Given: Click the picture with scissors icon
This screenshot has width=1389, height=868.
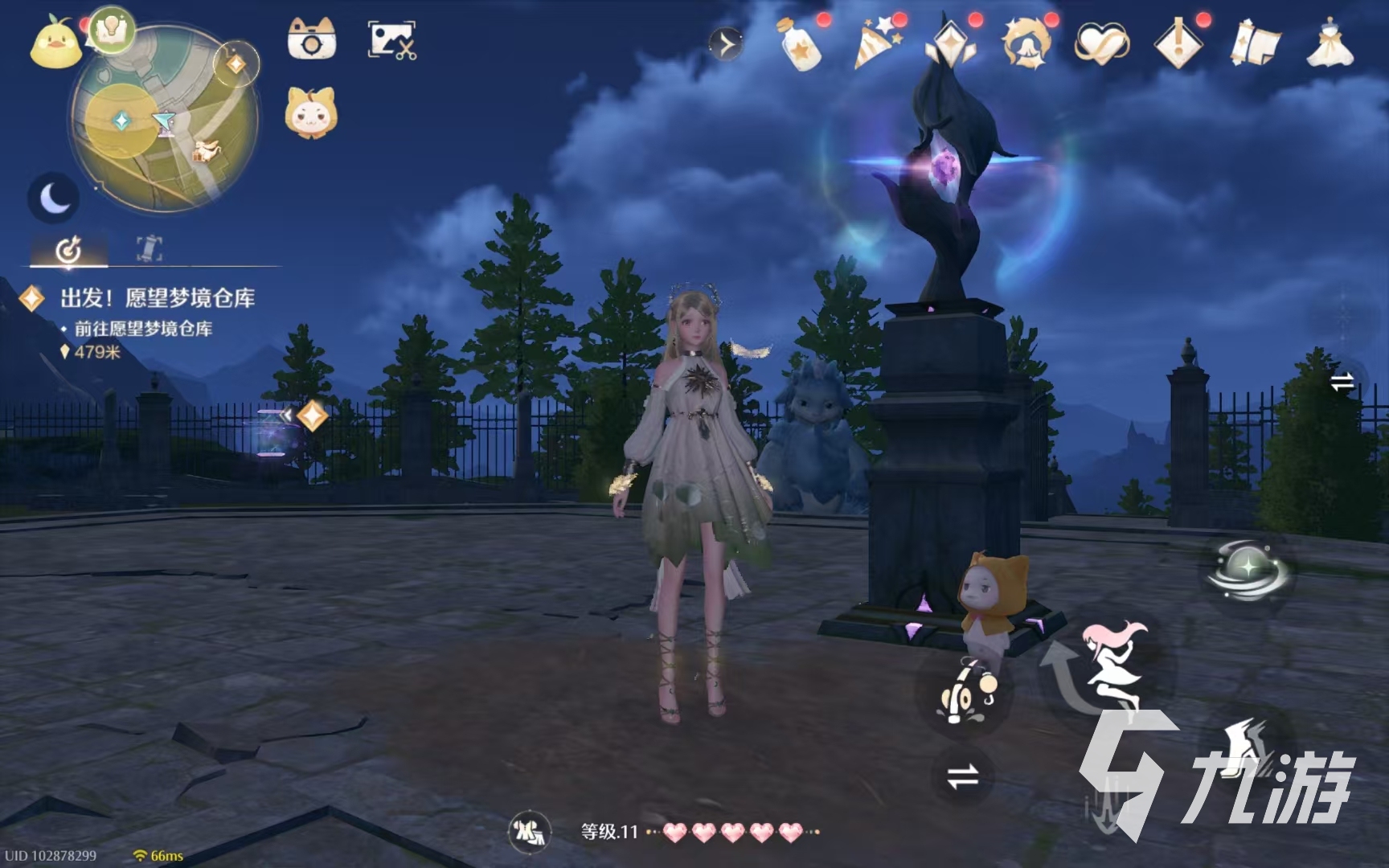Looking at the screenshot, I should (391, 40).
